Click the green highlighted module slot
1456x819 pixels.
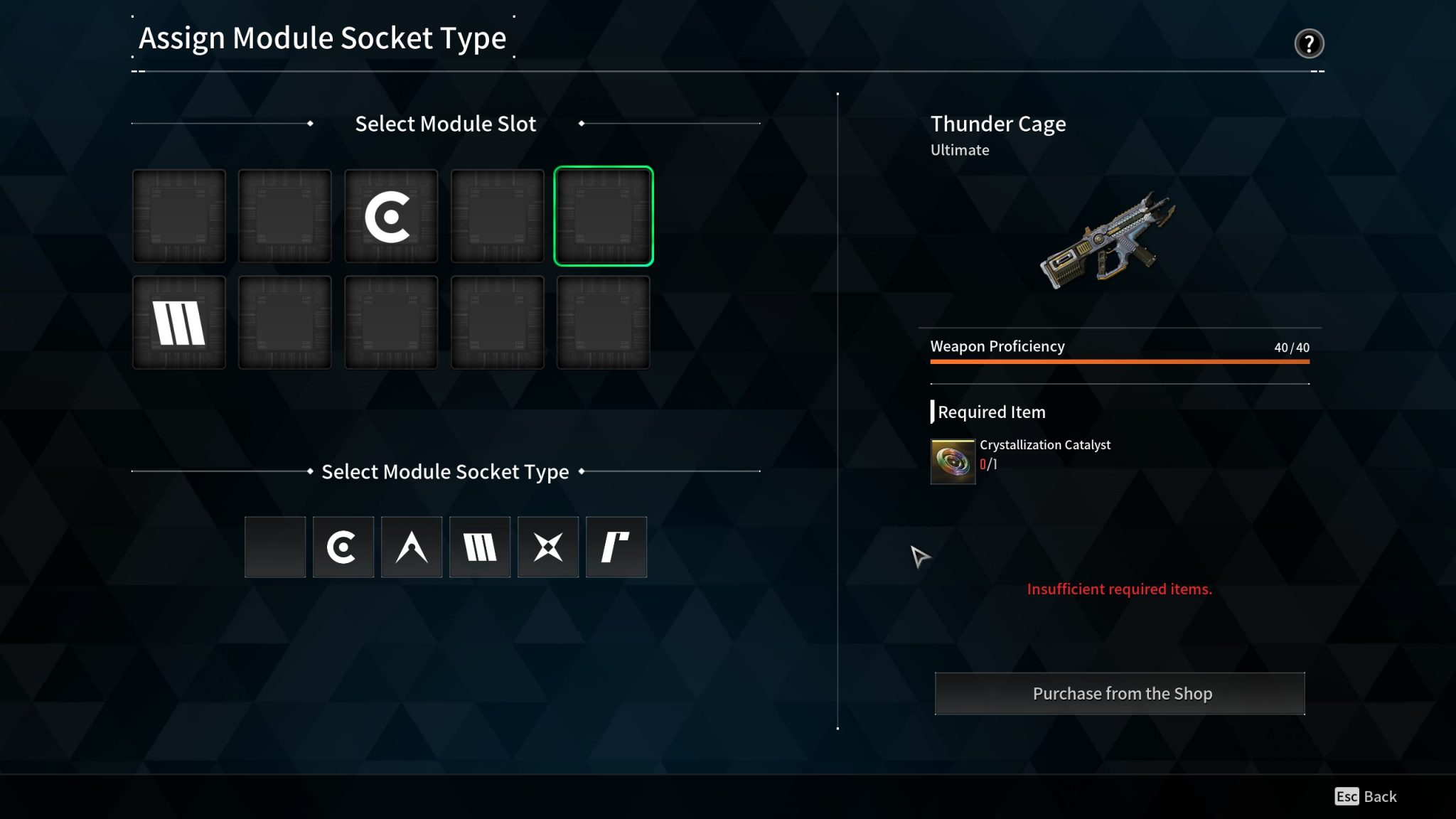[x=603, y=216]
